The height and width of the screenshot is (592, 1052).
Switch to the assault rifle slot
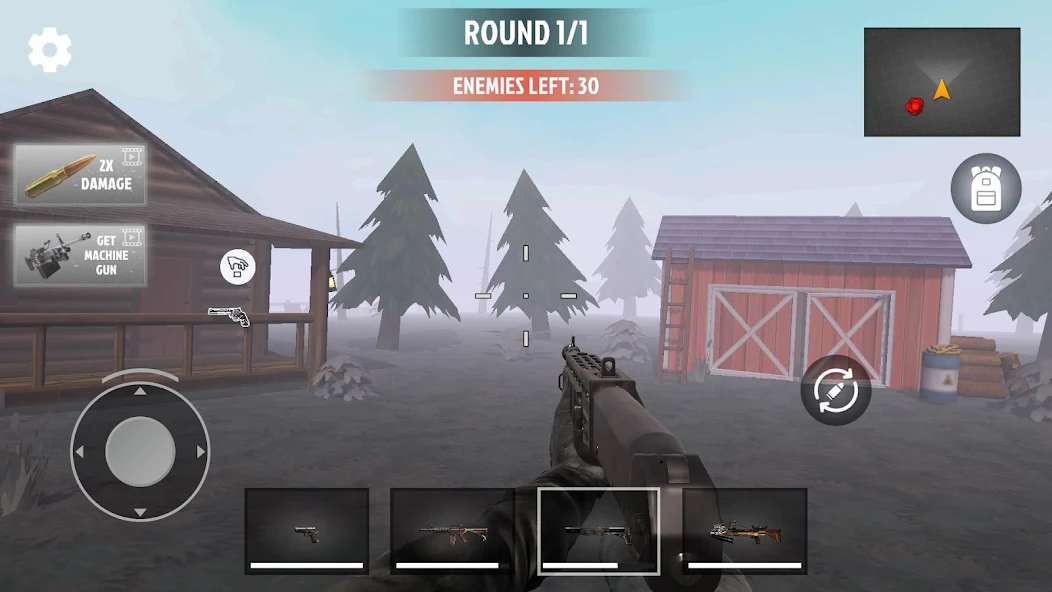pyautogui.click(x=452, y=531)
